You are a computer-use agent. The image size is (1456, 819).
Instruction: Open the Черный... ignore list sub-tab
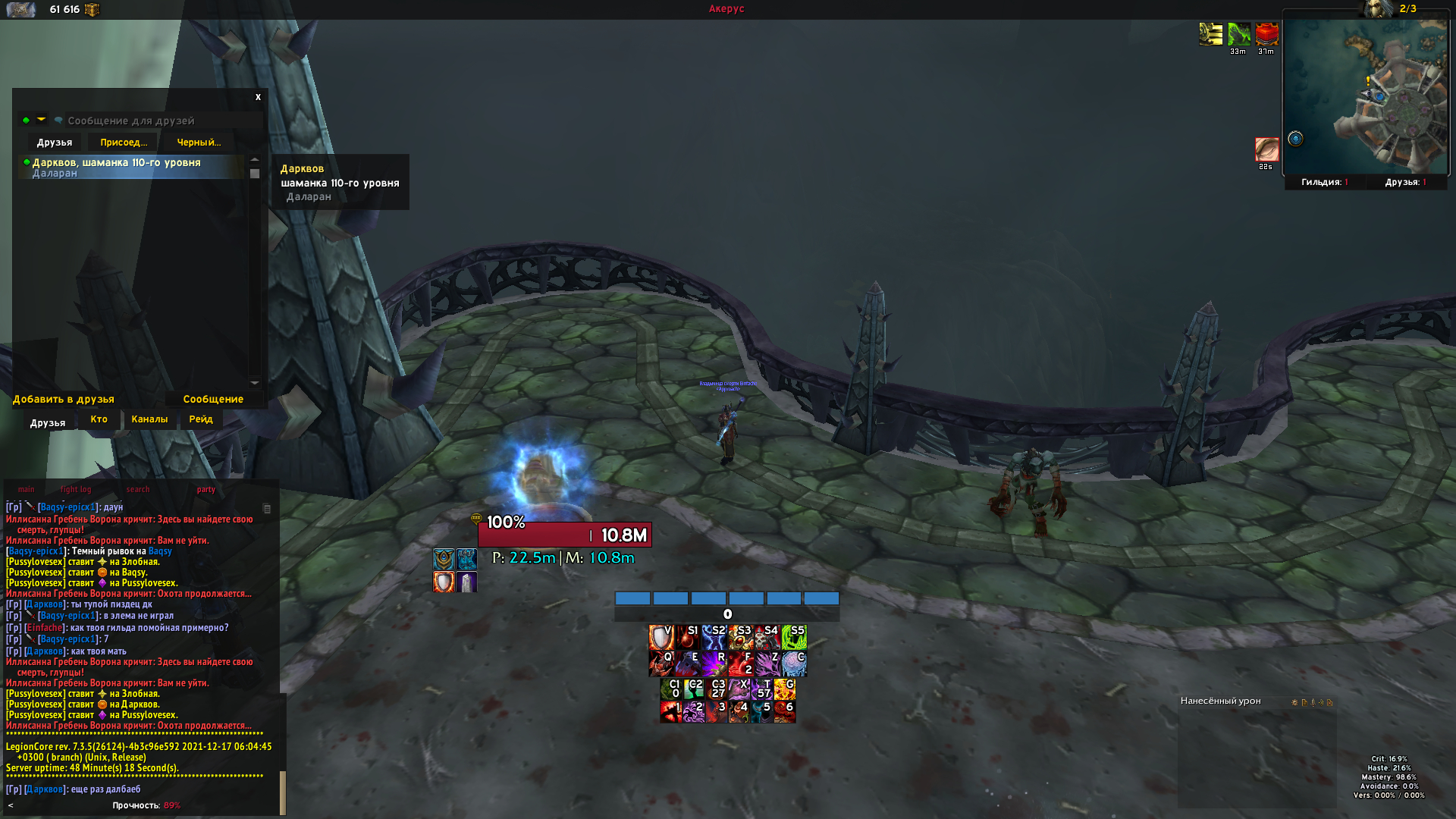199,143
